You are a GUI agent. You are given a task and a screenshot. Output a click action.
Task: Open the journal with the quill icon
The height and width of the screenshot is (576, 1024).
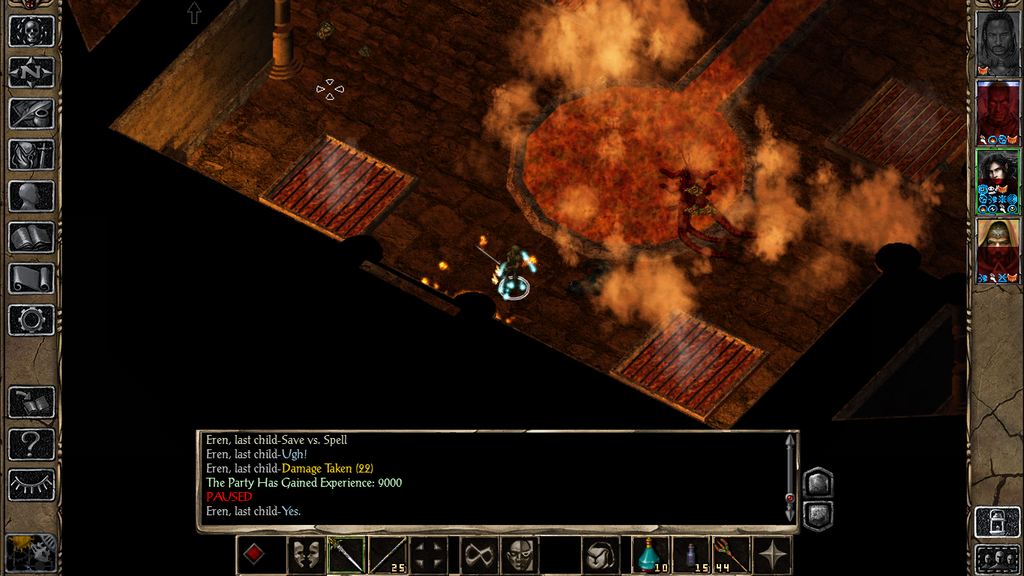click(x=31, y=113)
